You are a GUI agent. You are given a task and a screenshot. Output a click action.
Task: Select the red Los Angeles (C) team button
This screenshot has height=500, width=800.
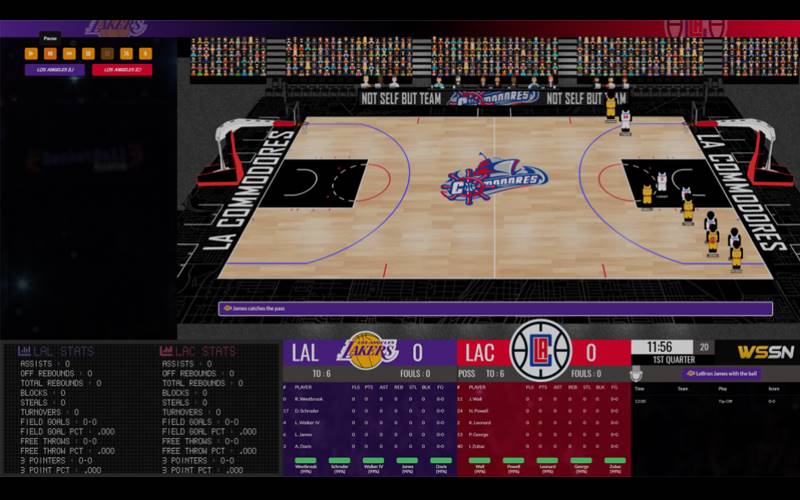122,70
